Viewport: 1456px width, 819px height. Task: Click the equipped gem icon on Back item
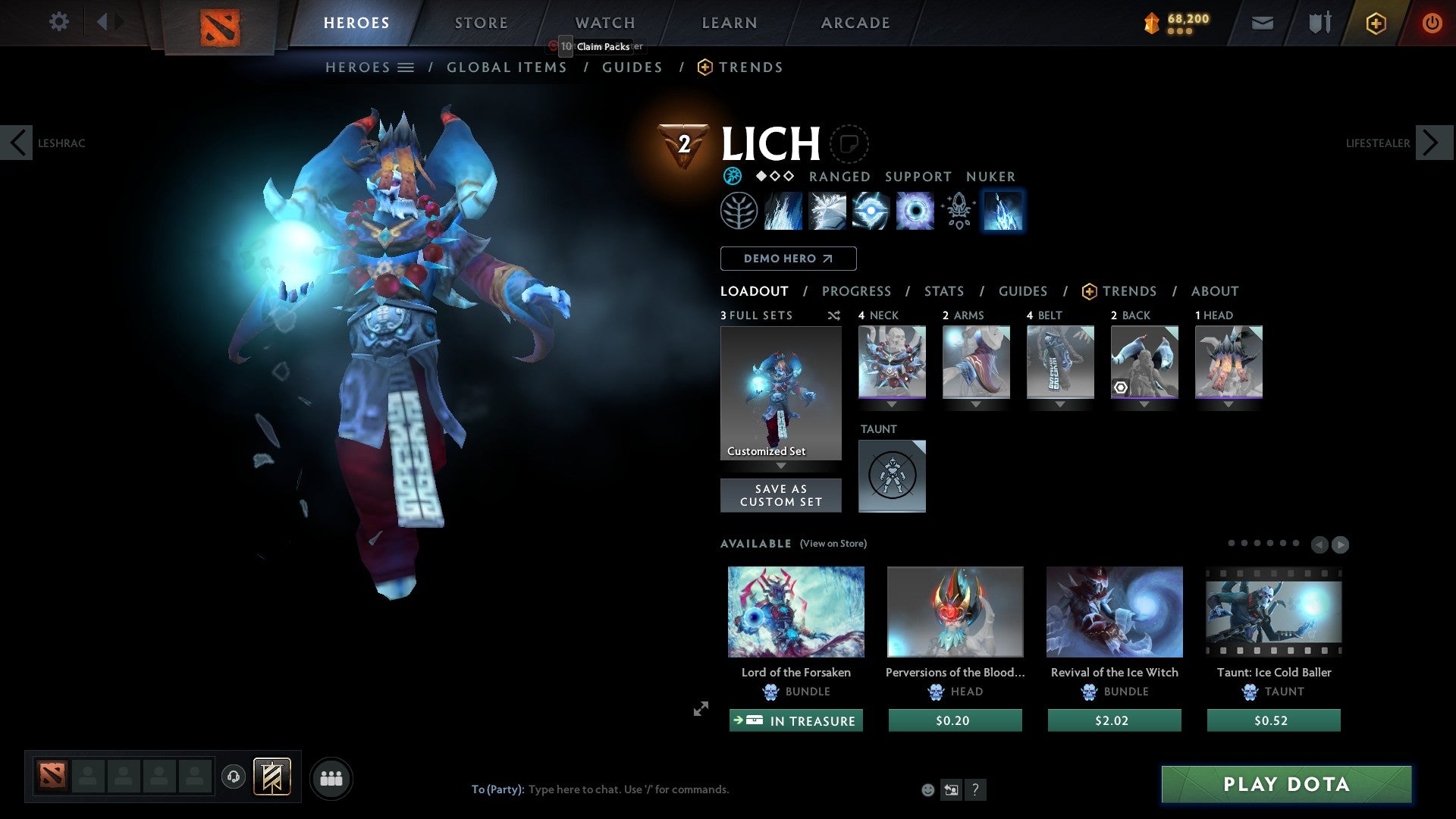point(1120,387)
